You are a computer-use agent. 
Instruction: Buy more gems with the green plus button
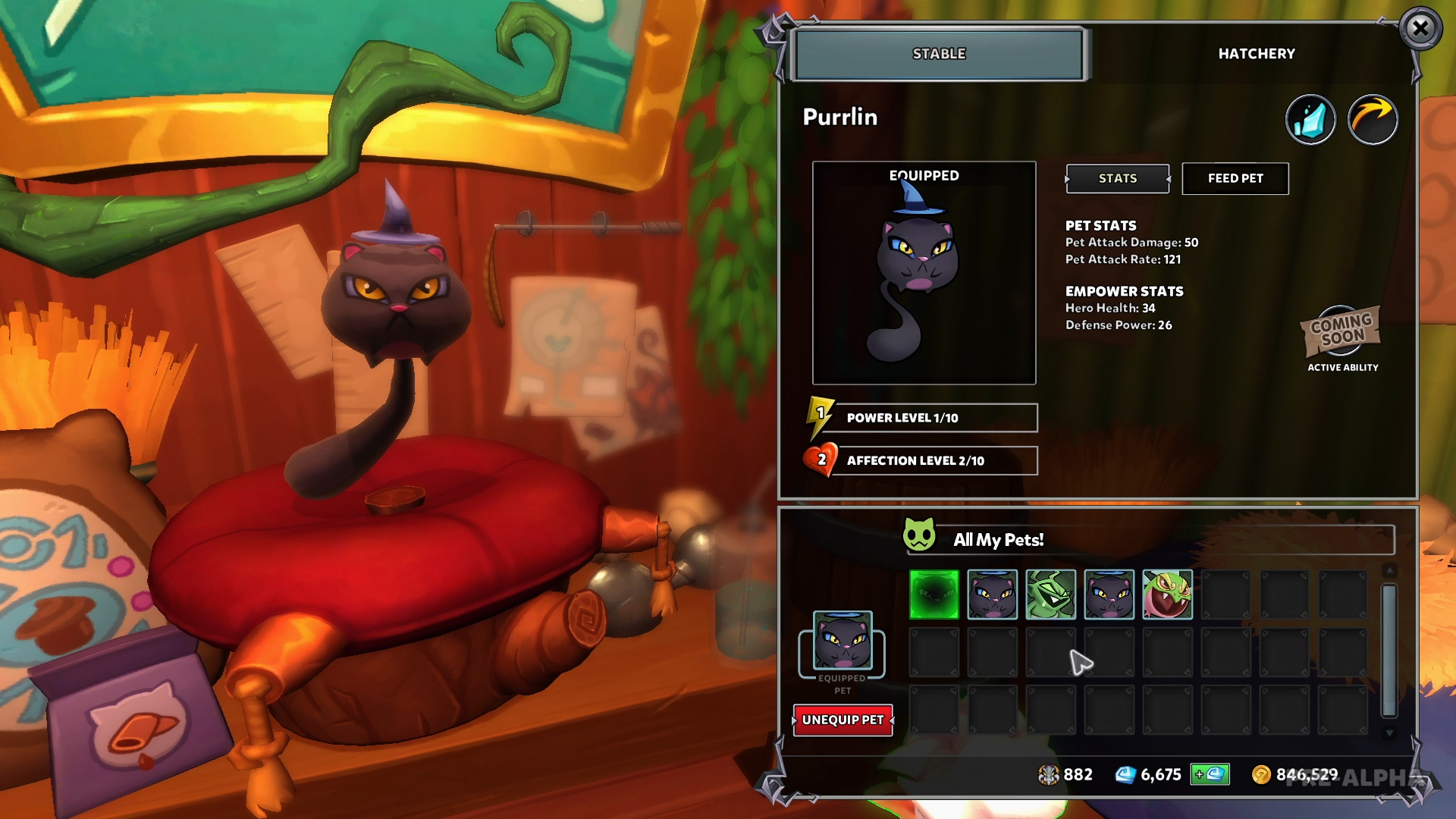(x=1210, y=774)
